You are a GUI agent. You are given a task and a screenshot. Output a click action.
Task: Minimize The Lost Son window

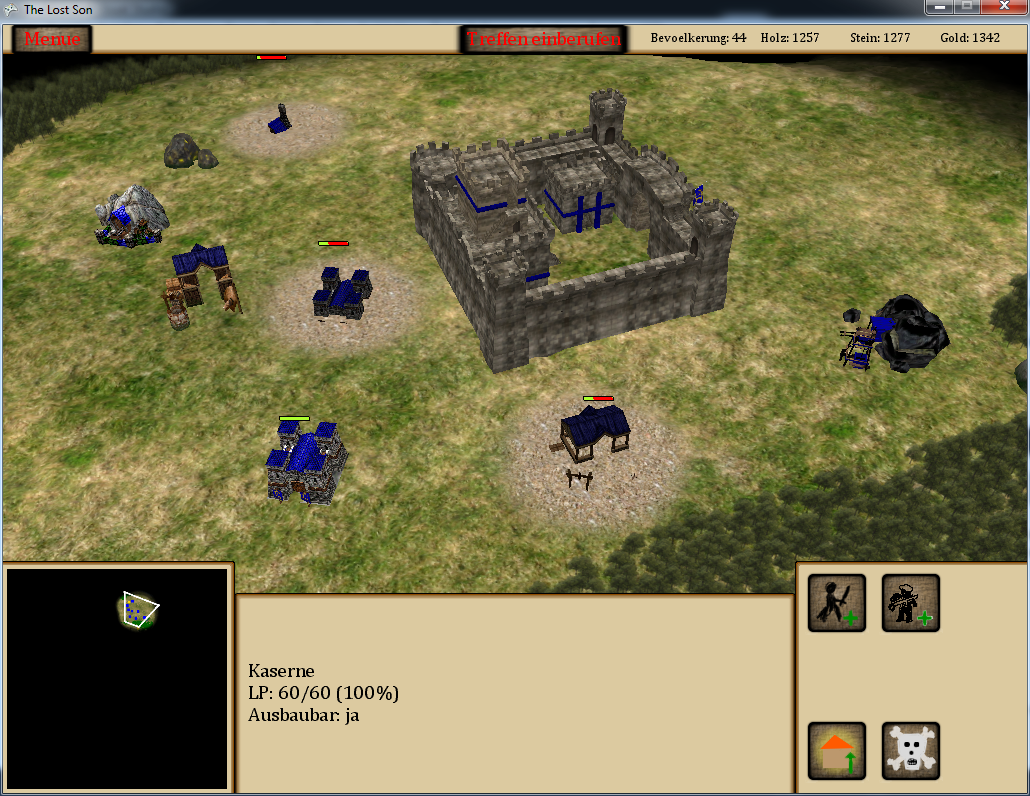[x=938, y=7]
